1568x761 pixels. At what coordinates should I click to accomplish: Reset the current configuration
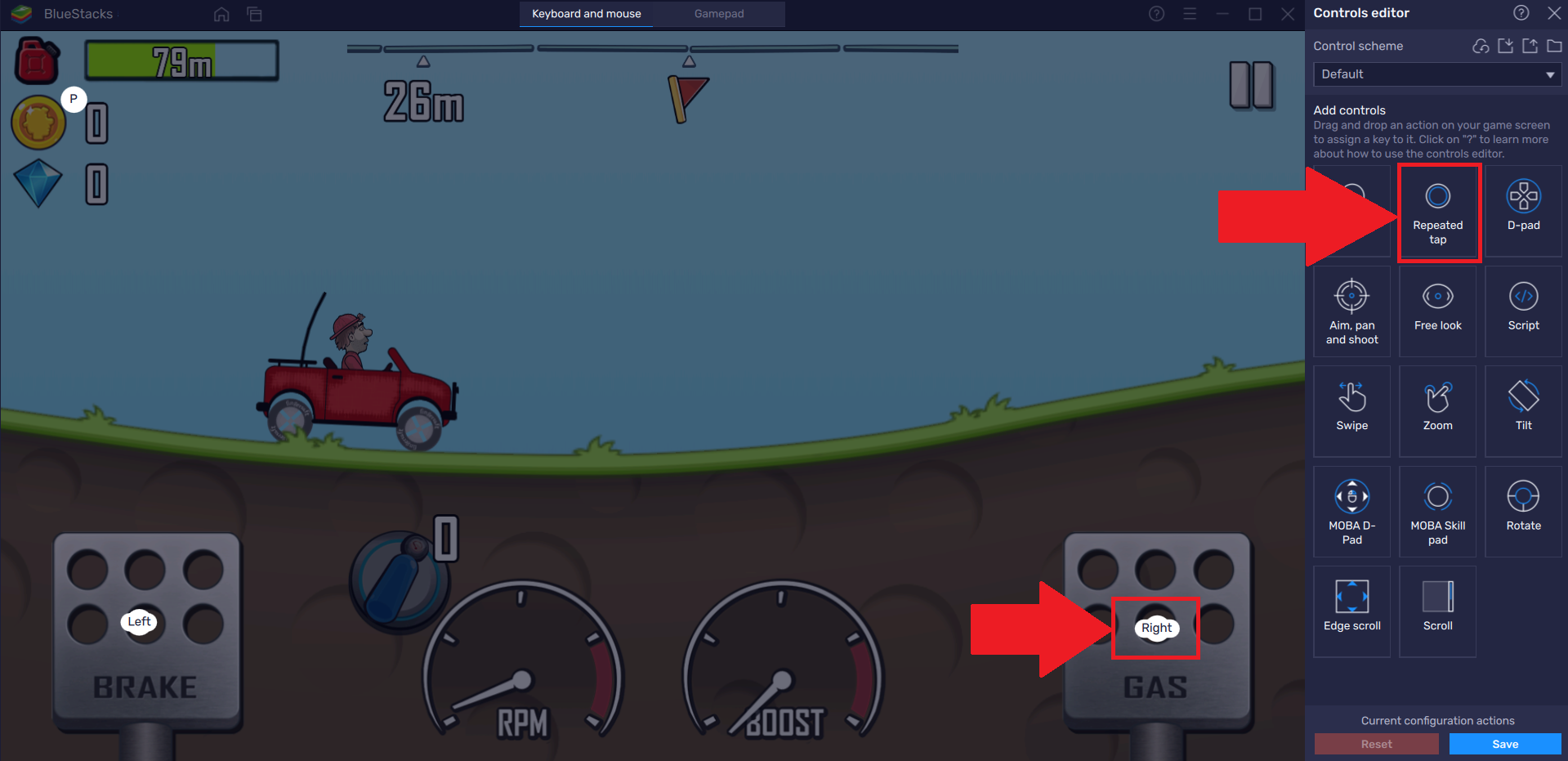click(x=1376, y=743)
